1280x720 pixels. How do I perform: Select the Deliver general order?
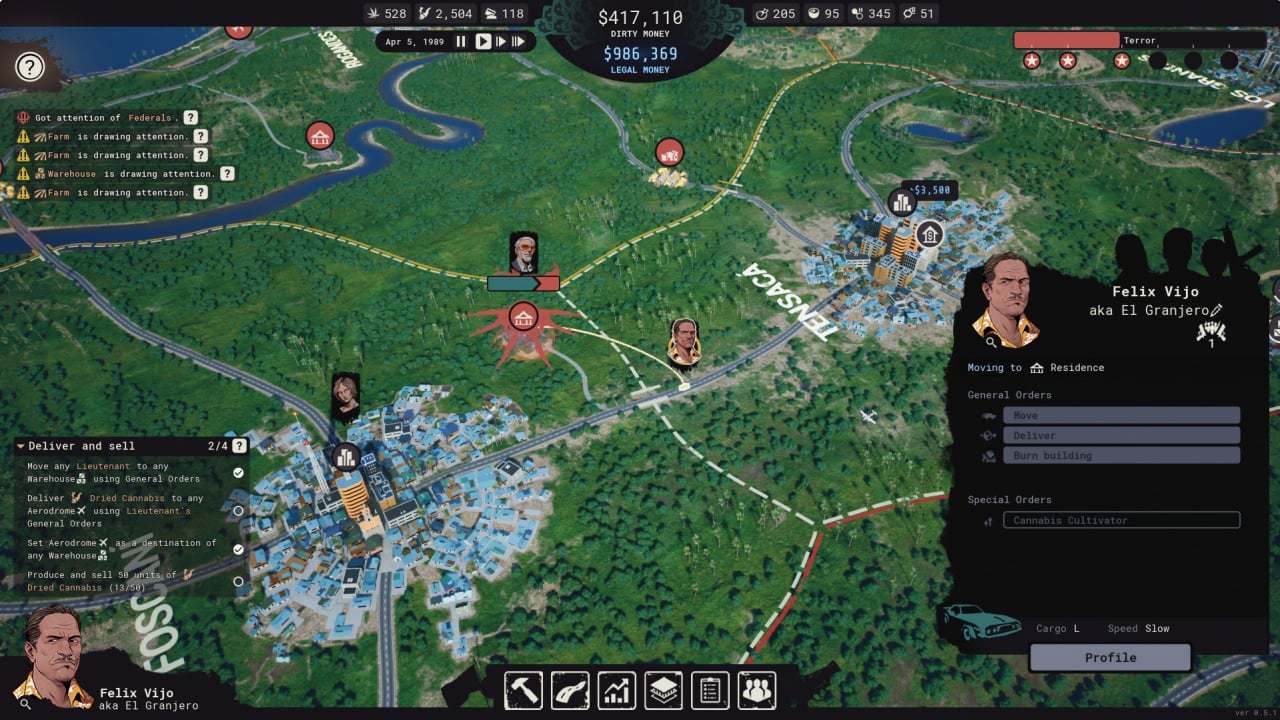tap(1121, 435)
